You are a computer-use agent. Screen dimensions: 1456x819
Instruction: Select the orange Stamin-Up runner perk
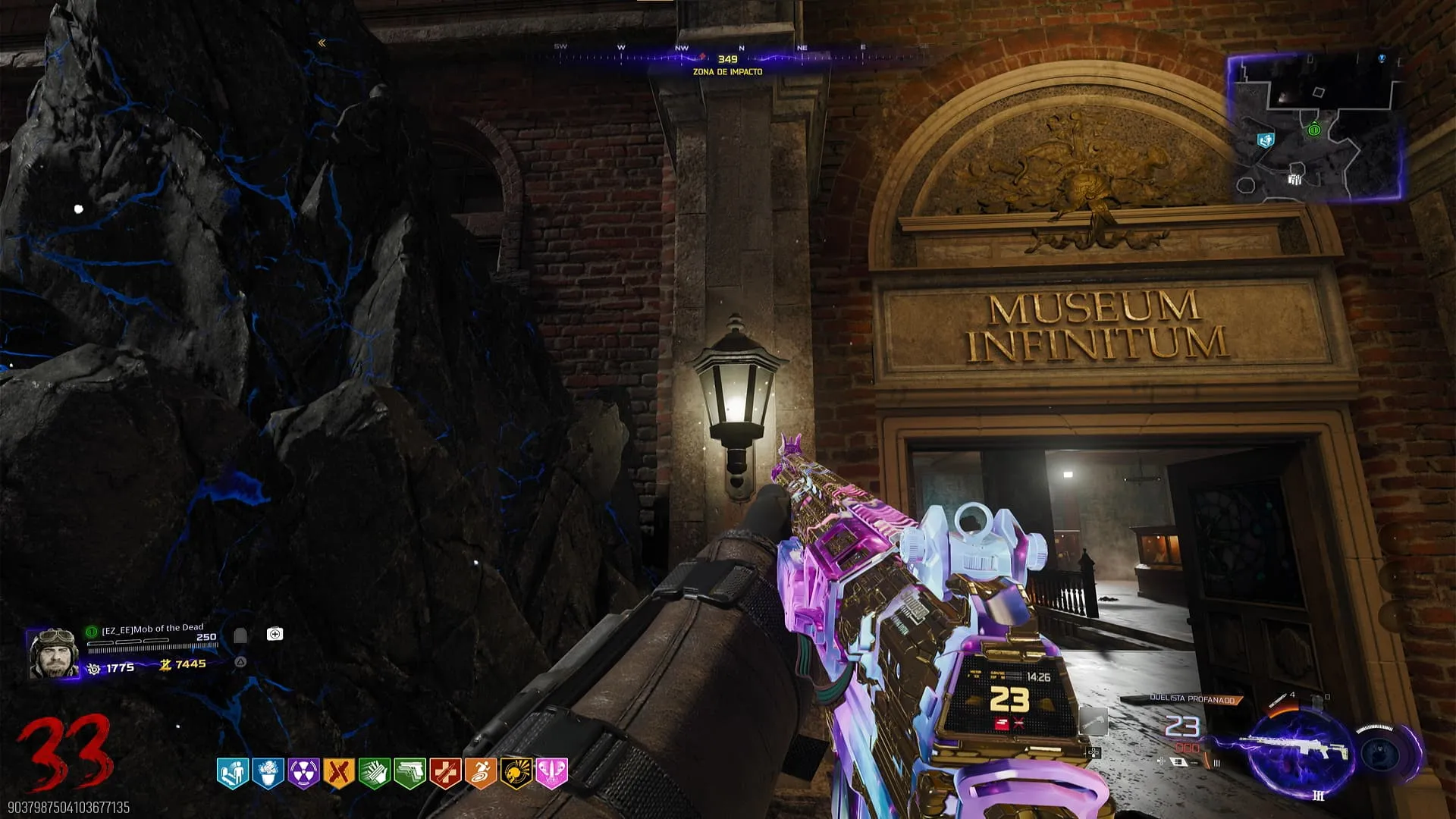480,773
